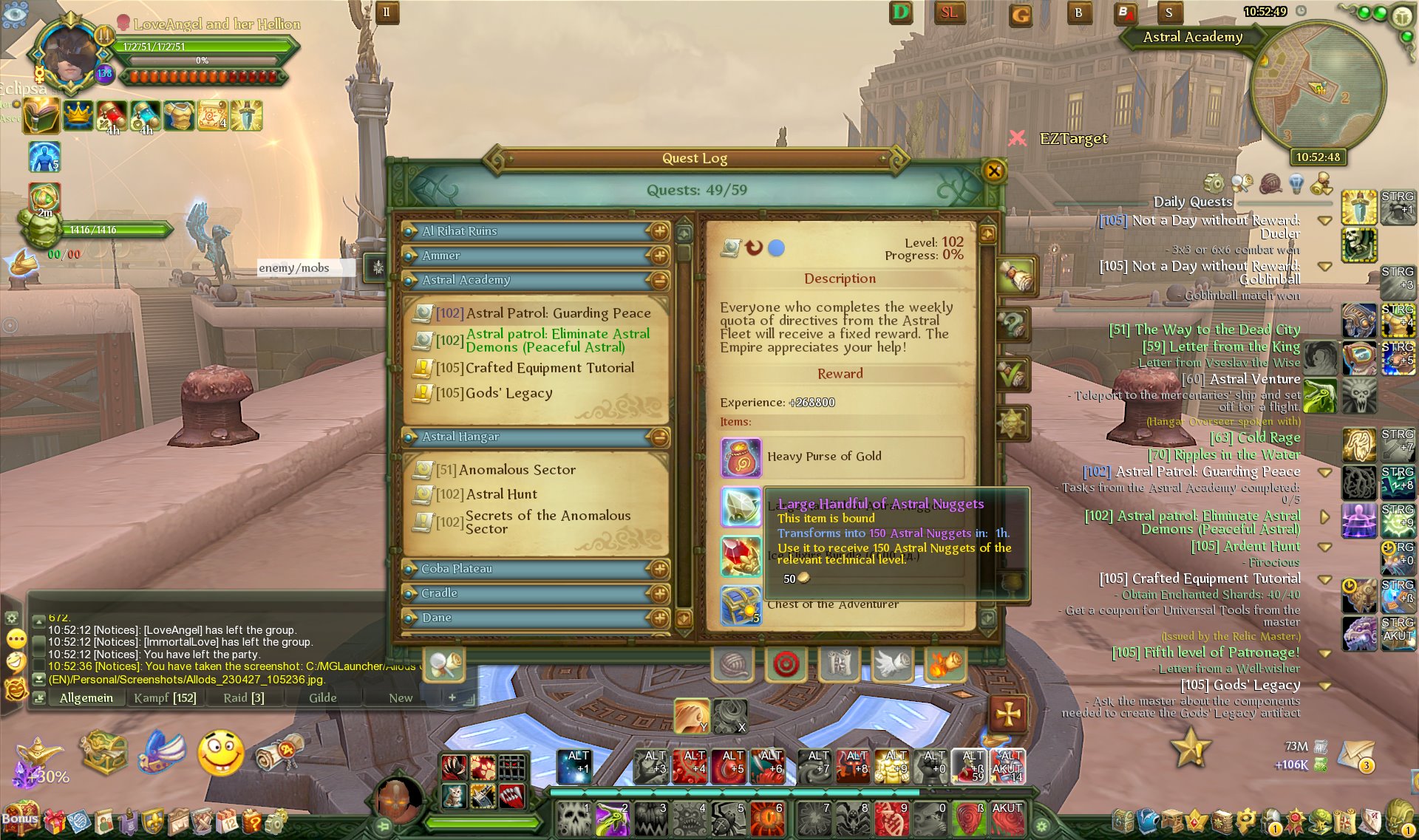Viewport: 1419px width, 840px height.
Task: Expand the Dane quest category
Action: click(x=659, y=618)
